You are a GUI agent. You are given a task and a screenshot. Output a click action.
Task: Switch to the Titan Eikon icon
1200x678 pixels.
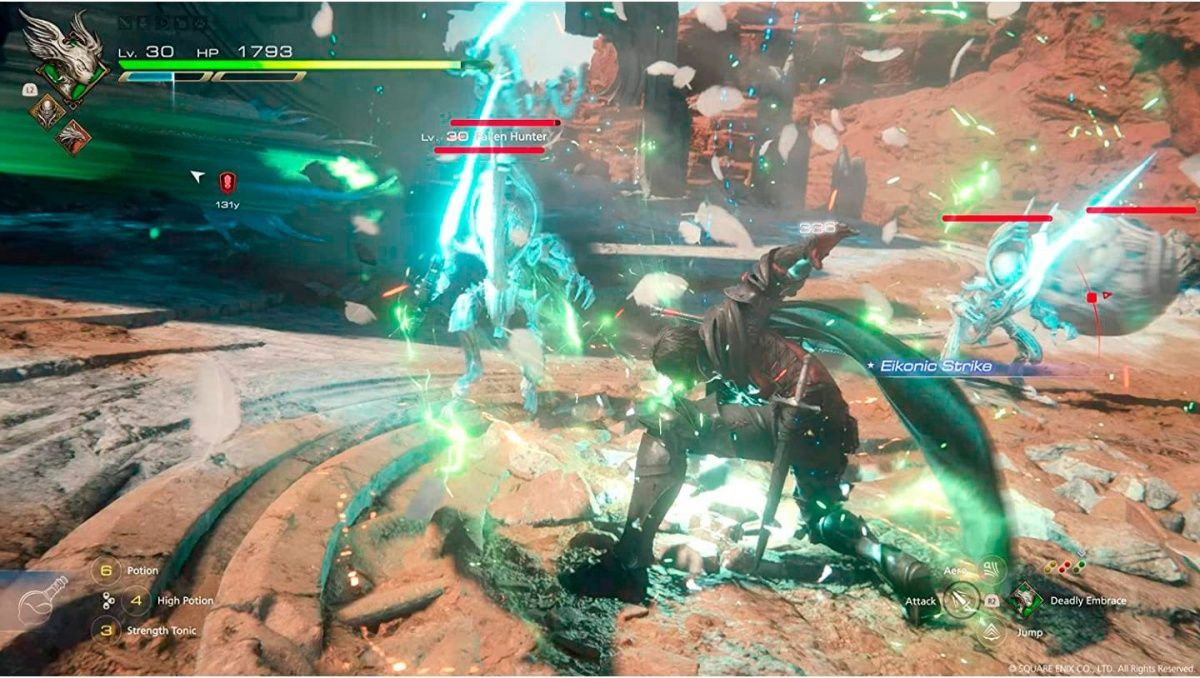click(46, 111)
